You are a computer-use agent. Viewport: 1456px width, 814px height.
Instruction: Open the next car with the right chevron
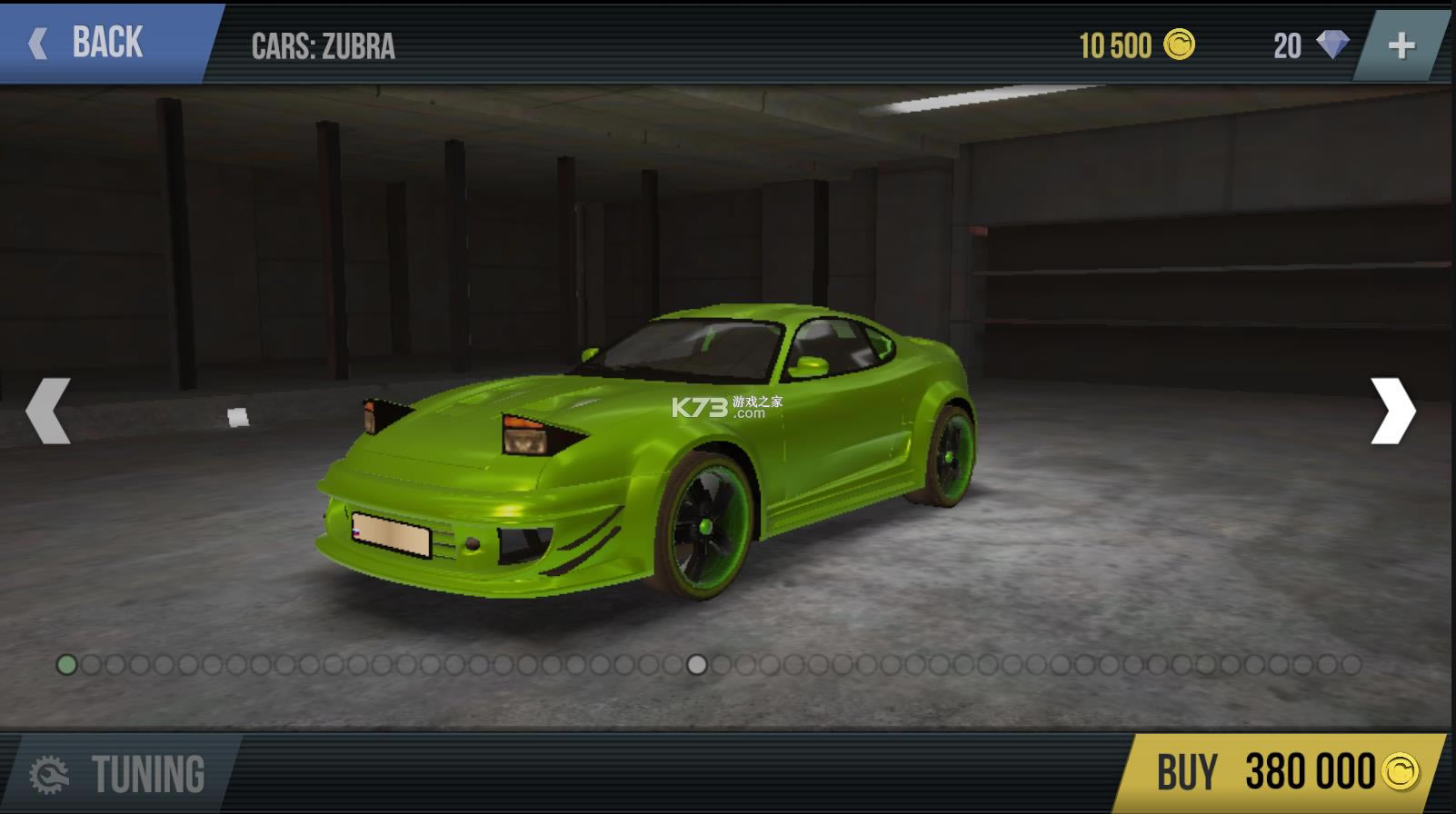click(x=1392, y=409)
